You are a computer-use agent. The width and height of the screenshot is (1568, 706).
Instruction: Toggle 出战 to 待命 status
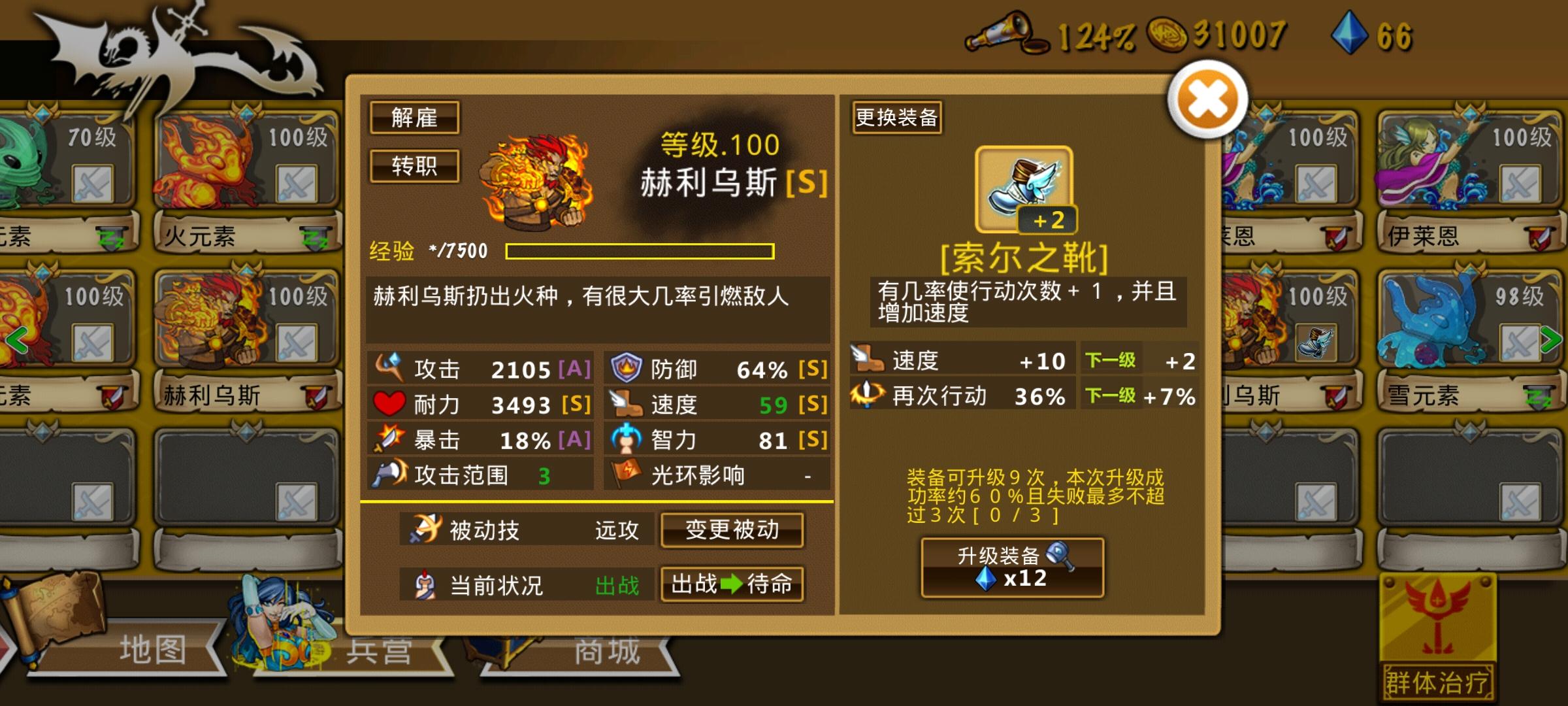point(733,585)
